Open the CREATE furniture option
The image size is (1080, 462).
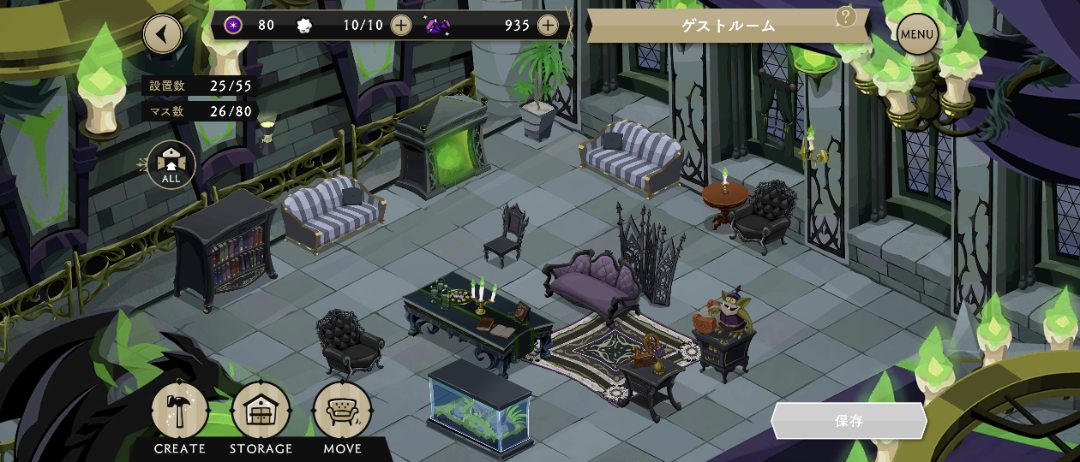pyautogui.click(x=180, y=412)
